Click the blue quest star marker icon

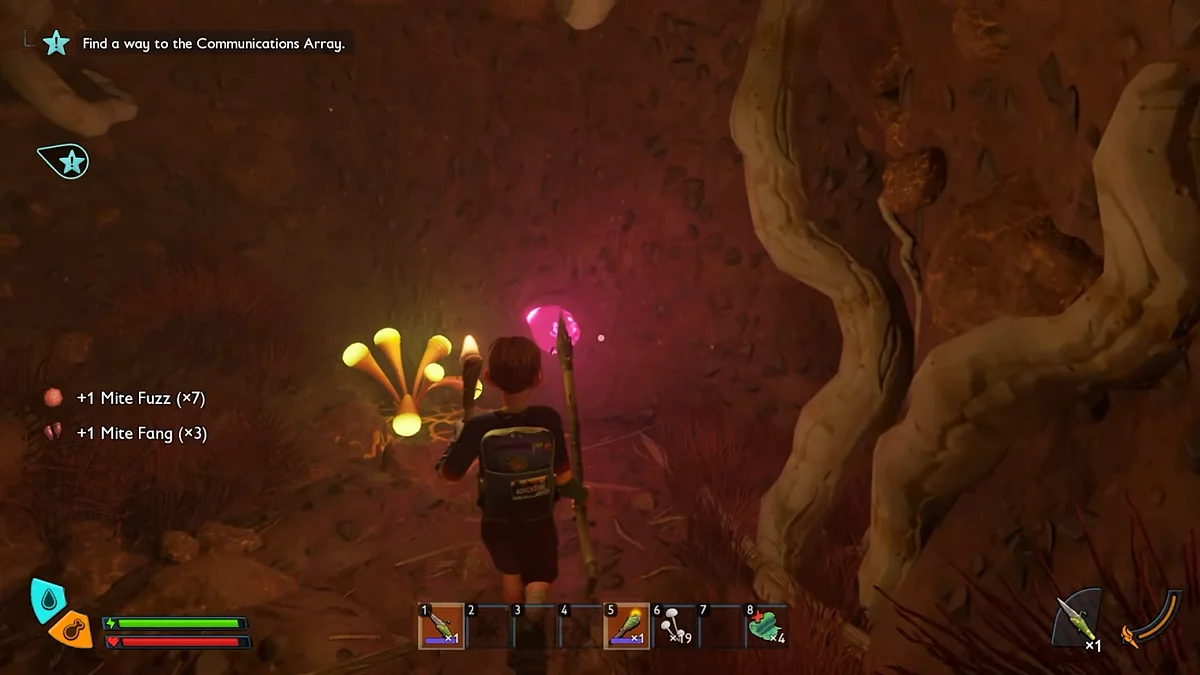tap(66, 161)
